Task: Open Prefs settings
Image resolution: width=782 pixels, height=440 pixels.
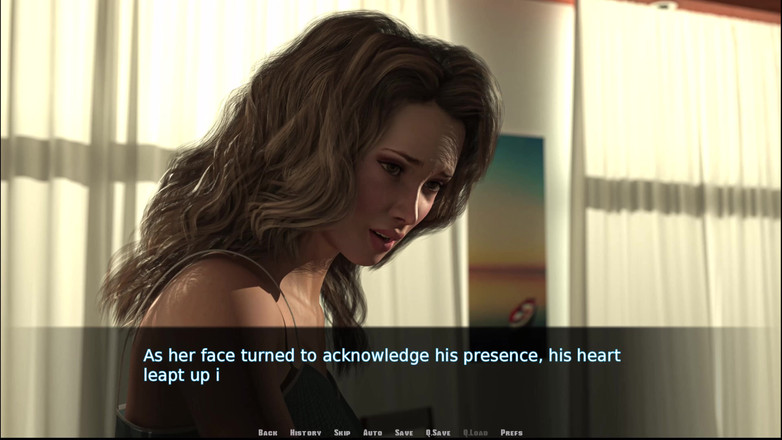Action: point(511,432)
